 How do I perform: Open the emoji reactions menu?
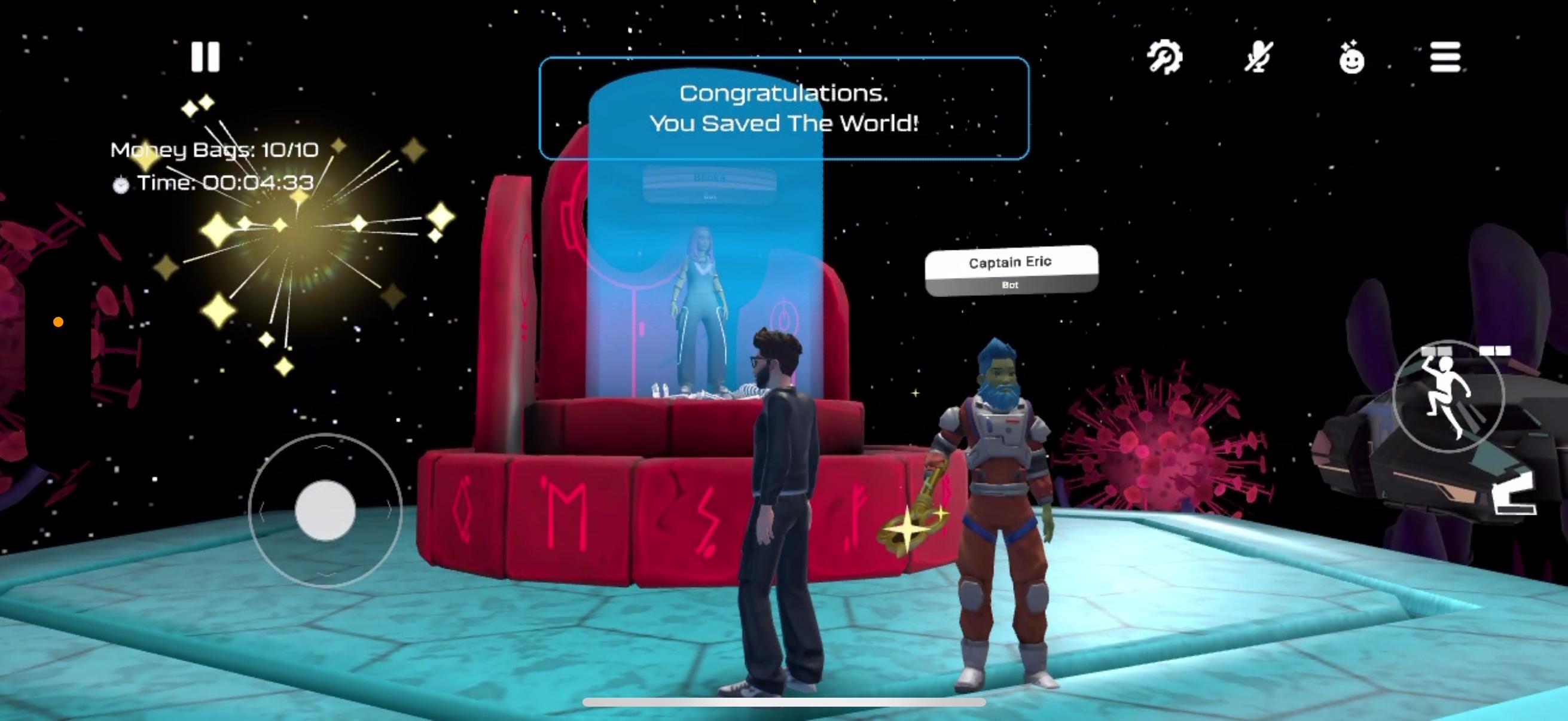click(x=1352, y=59)
